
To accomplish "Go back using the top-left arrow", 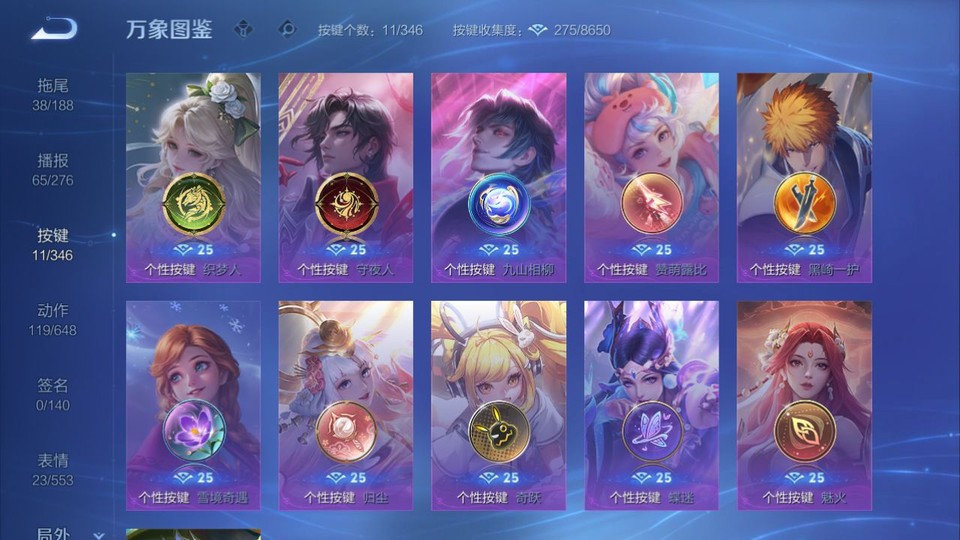I will click(54, 29).
